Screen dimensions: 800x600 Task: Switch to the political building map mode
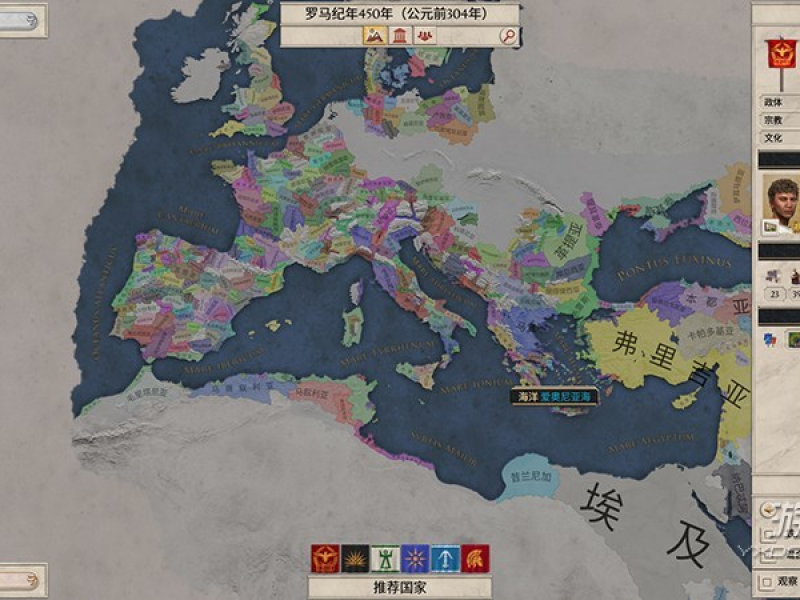point(399,36)
